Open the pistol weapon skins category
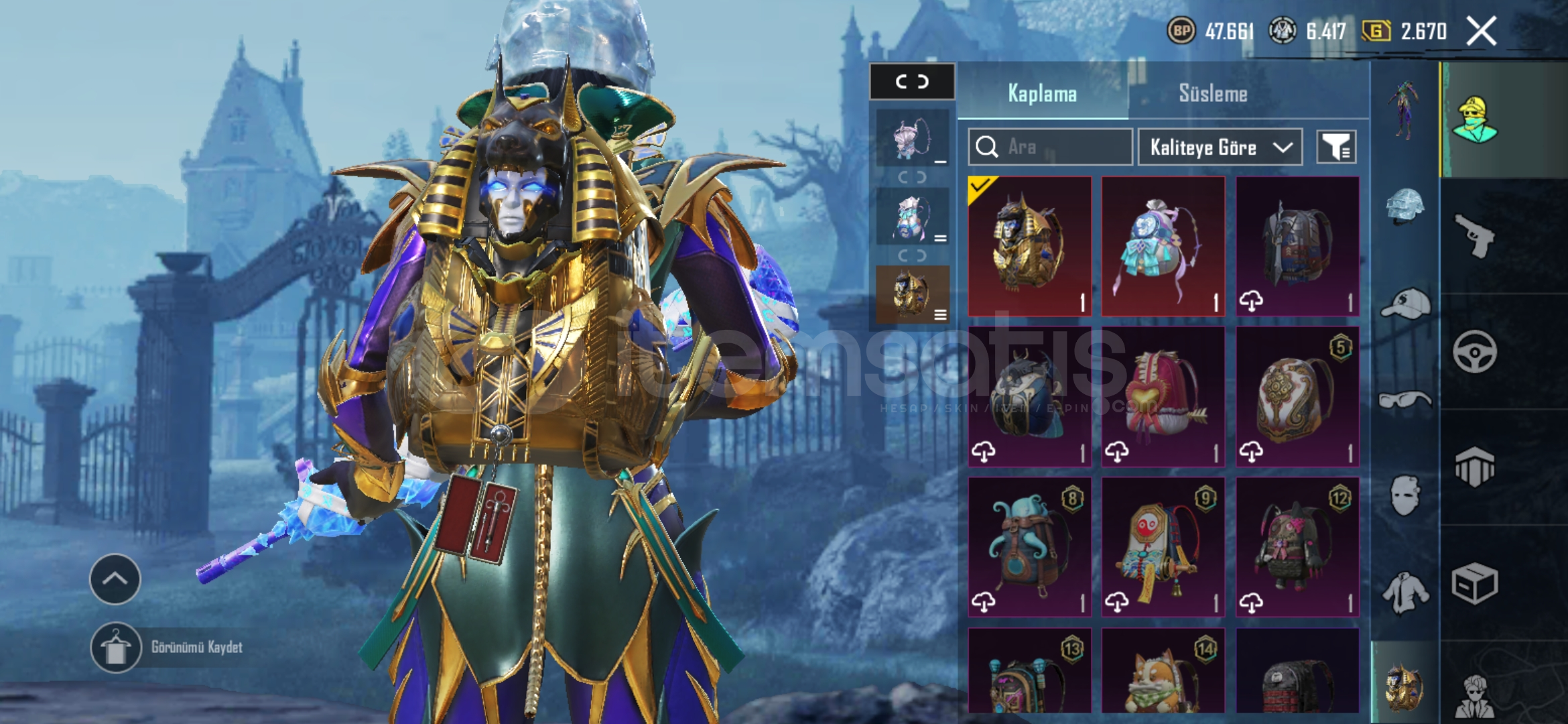 click(x=1474, y=236)
